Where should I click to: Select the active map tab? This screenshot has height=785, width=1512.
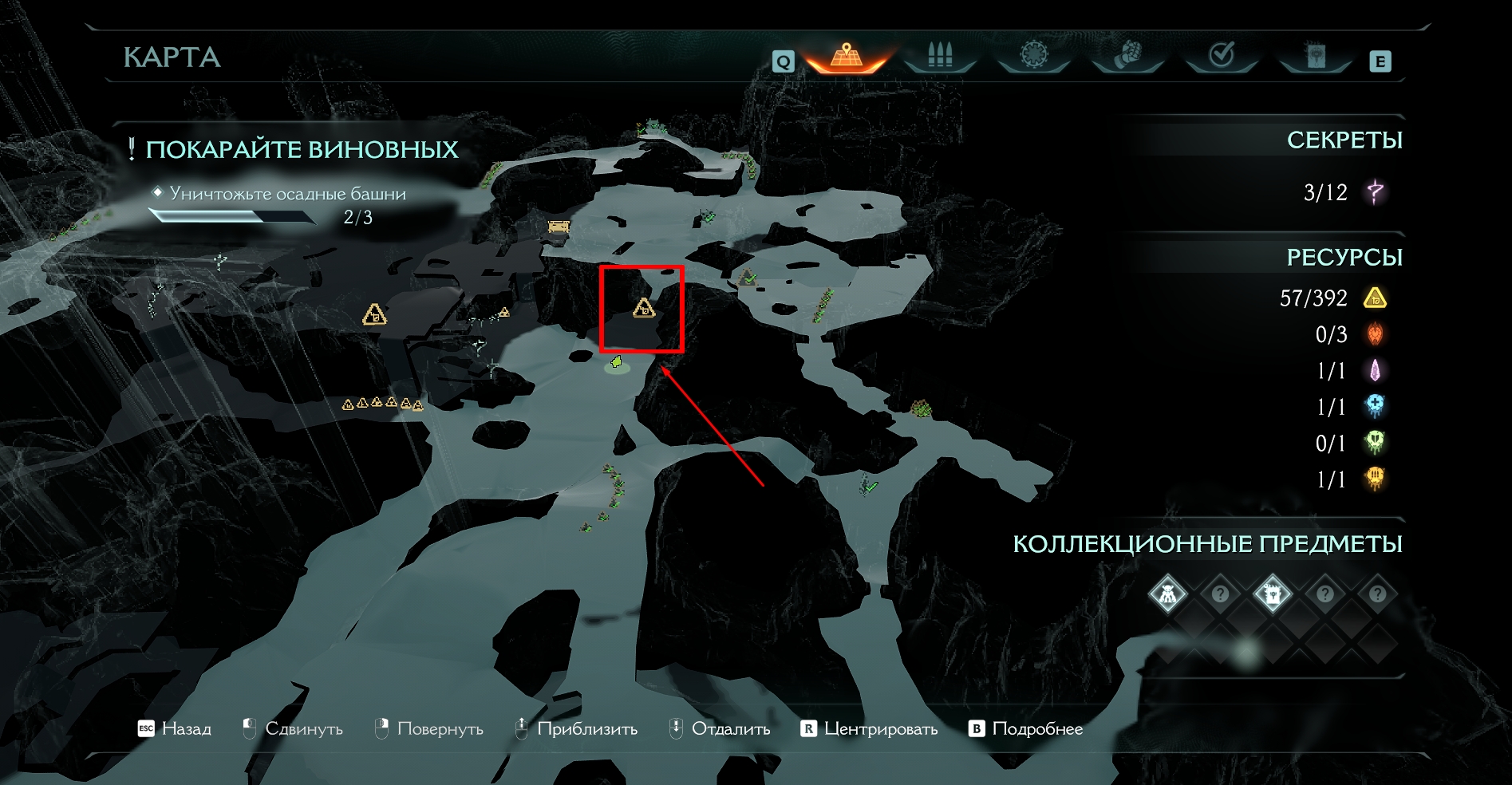[x=847, y=57]
